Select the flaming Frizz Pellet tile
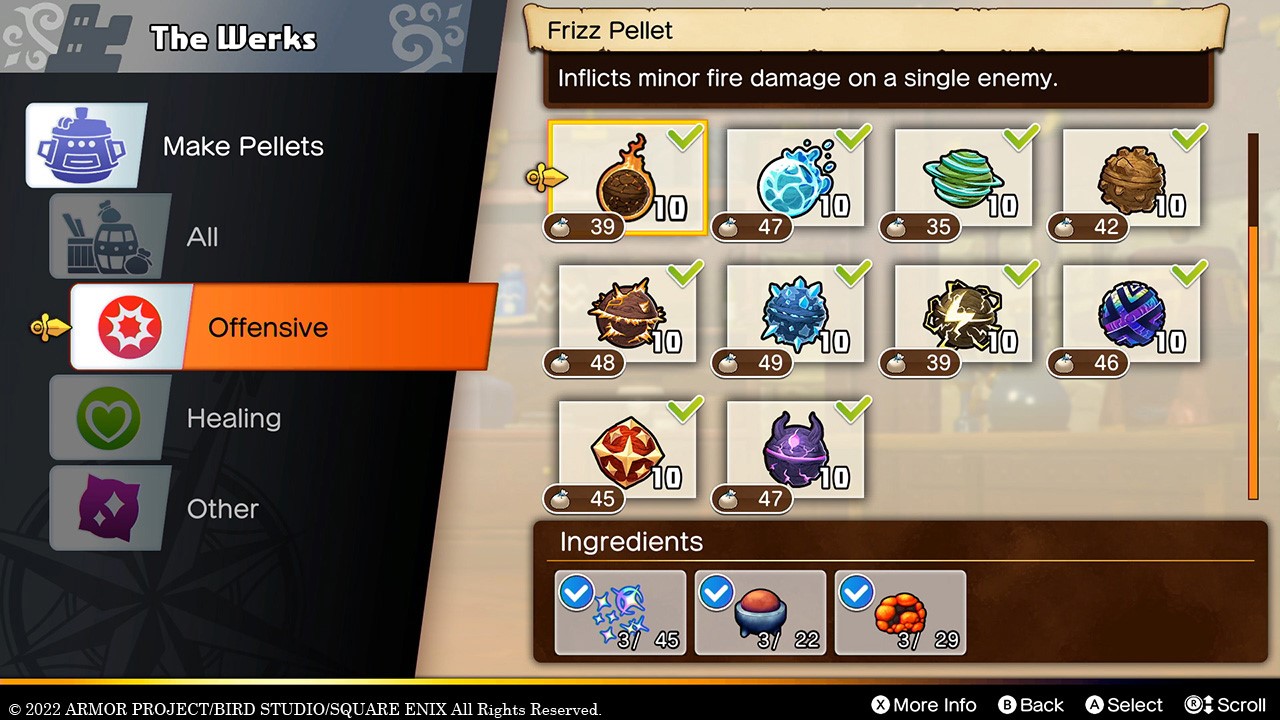This screenshot has width=1280, height=720. [628, 180]
